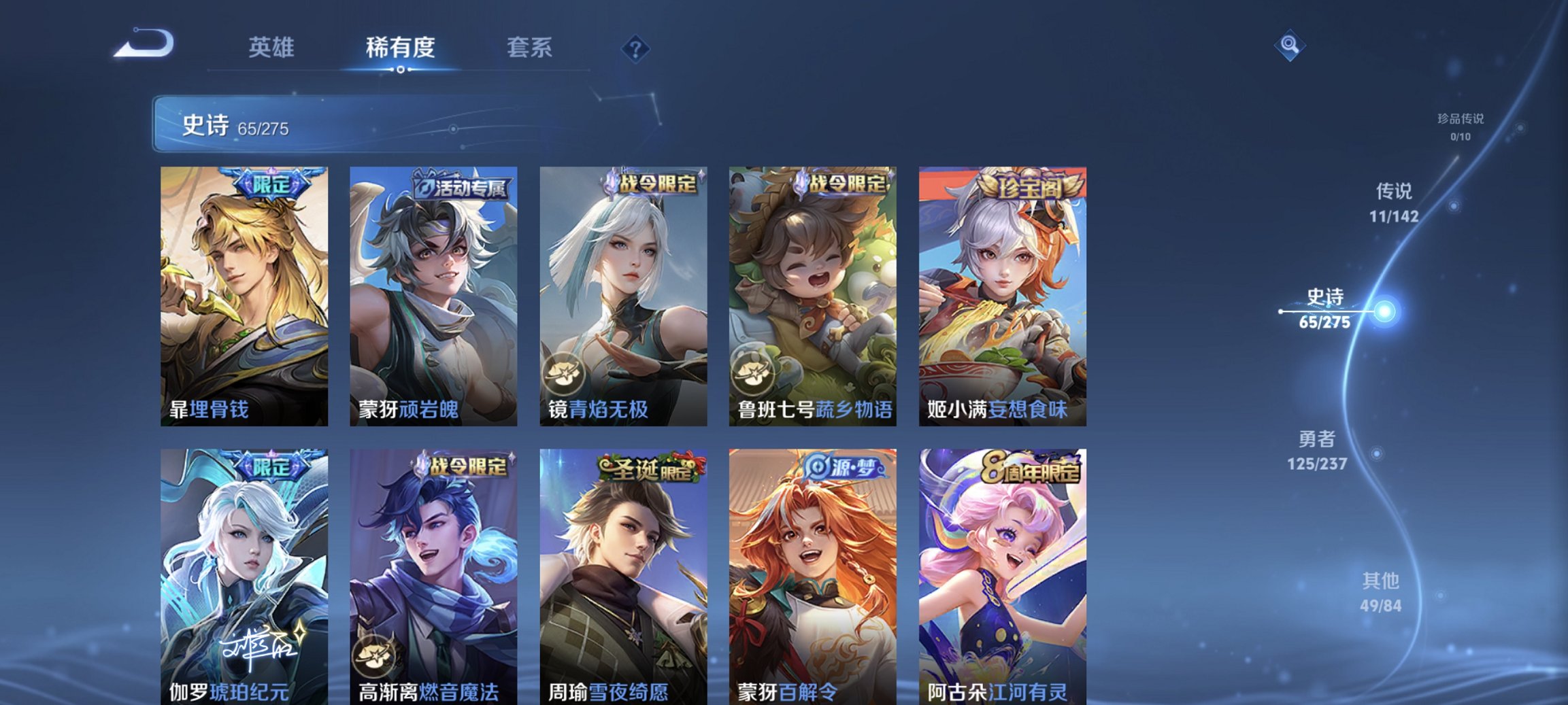
Task: Click the question mark help icon beside tabs
Action: [633, 48]
